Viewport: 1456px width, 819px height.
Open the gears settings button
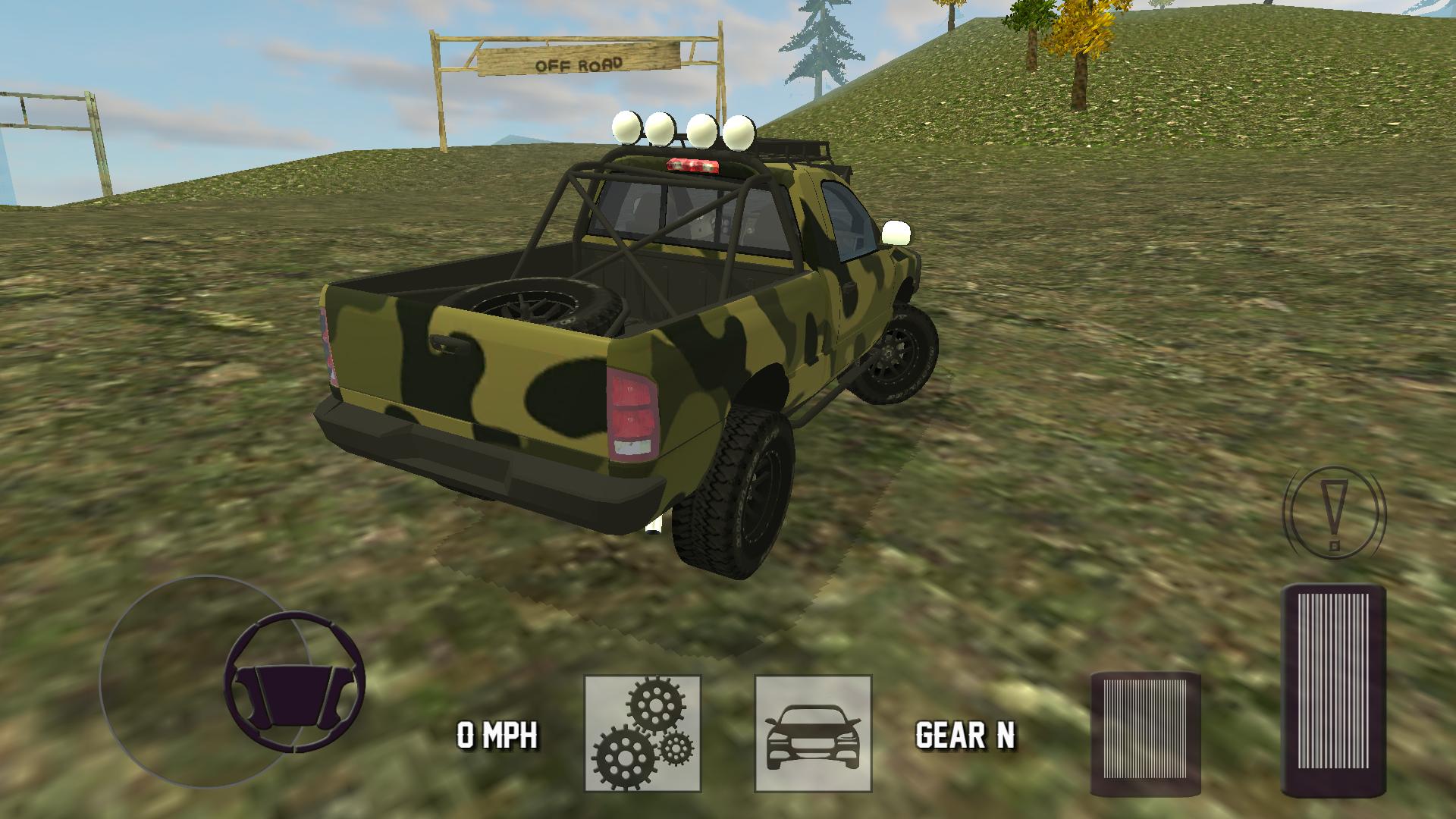[x=642, y=733]
